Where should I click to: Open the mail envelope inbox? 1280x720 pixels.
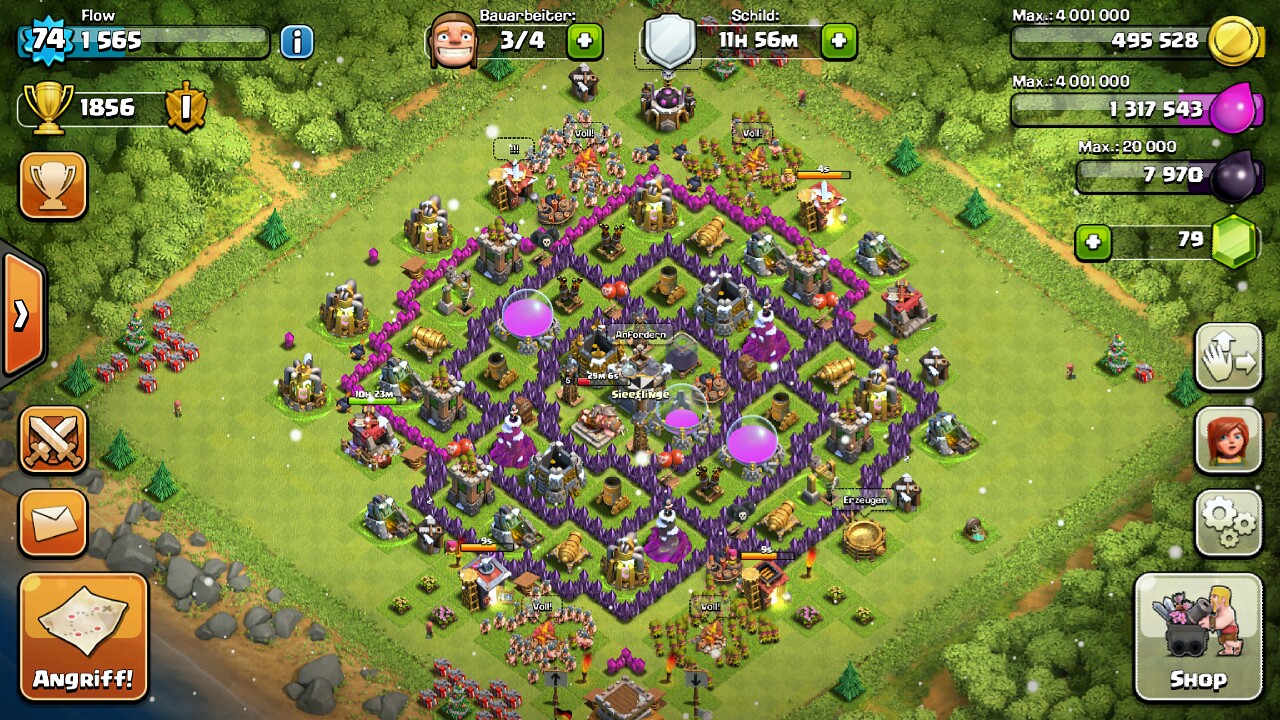[53, 522]
